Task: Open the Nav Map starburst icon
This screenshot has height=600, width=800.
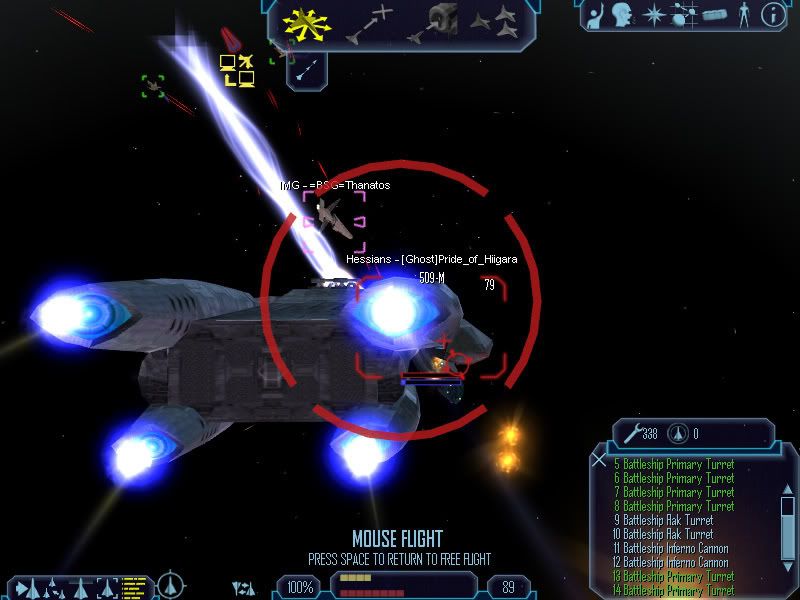Action: pos(653,14)
